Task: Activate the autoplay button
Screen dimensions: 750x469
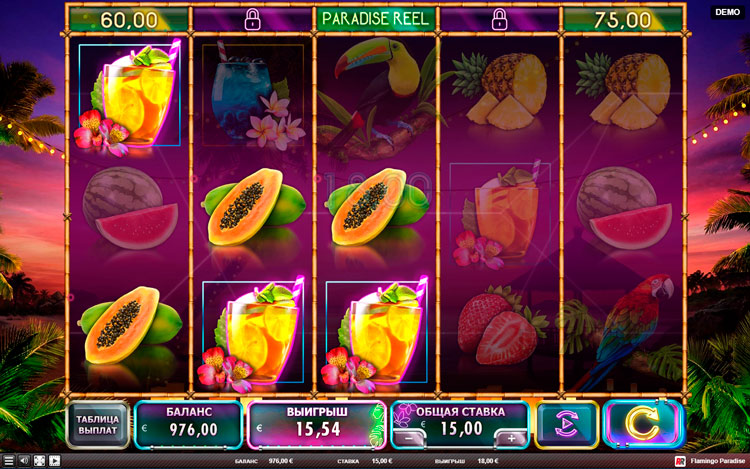Action: (567, 424)
